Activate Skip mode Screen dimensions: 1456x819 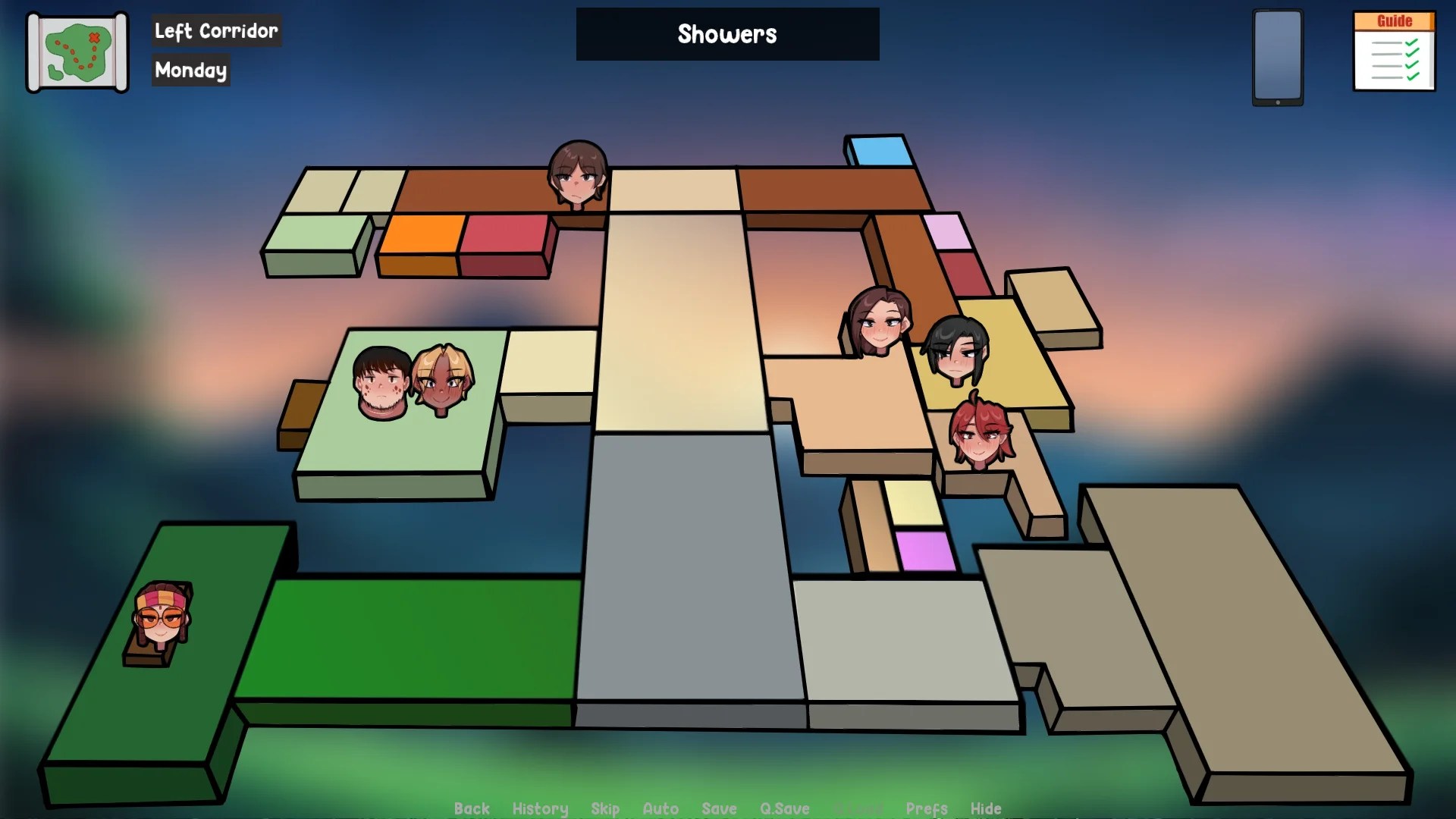tap(605, 808)
